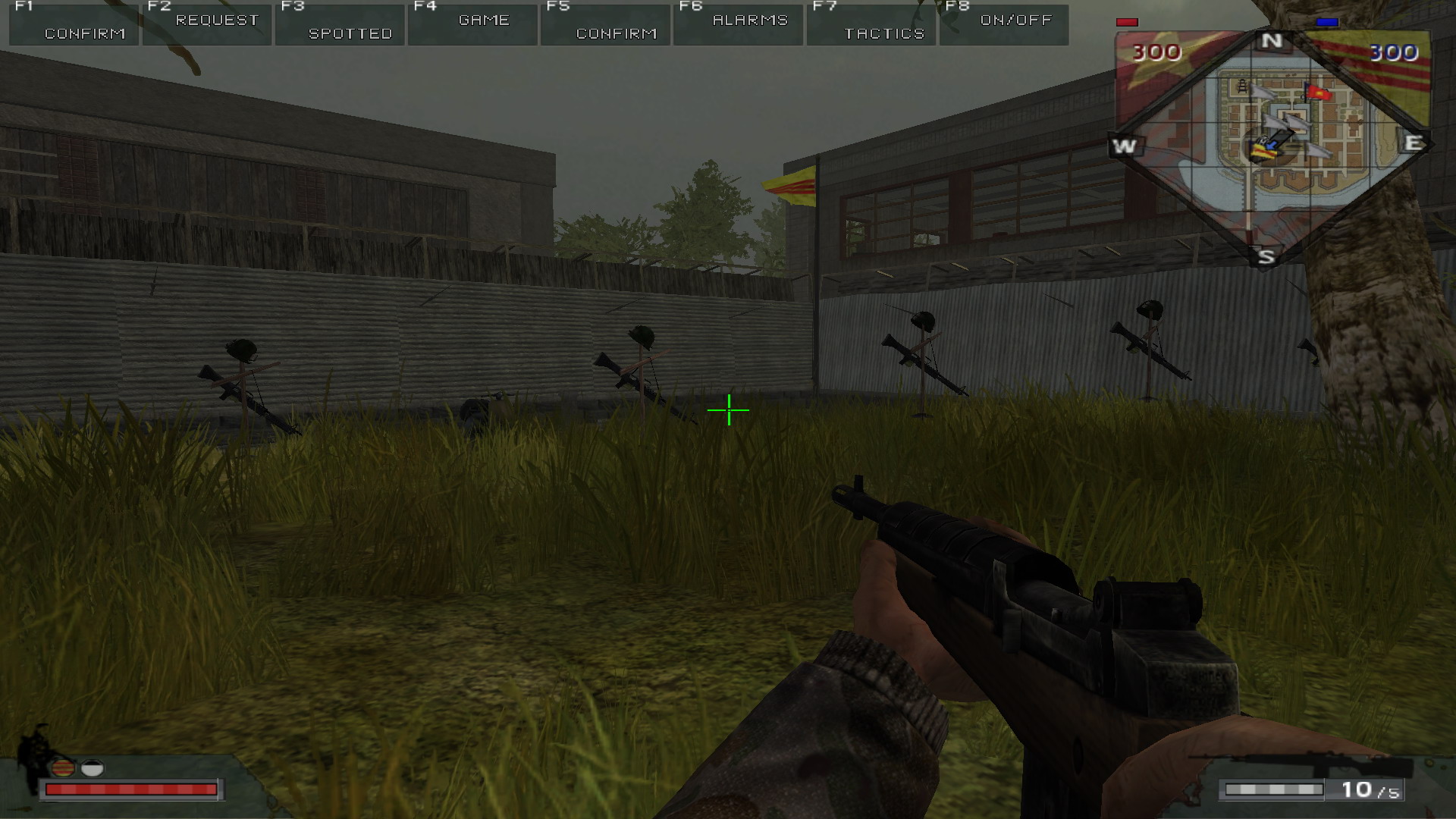1456x819 pixels.
Task: Select the Spotted radio menu
Action: pos(340,24)
